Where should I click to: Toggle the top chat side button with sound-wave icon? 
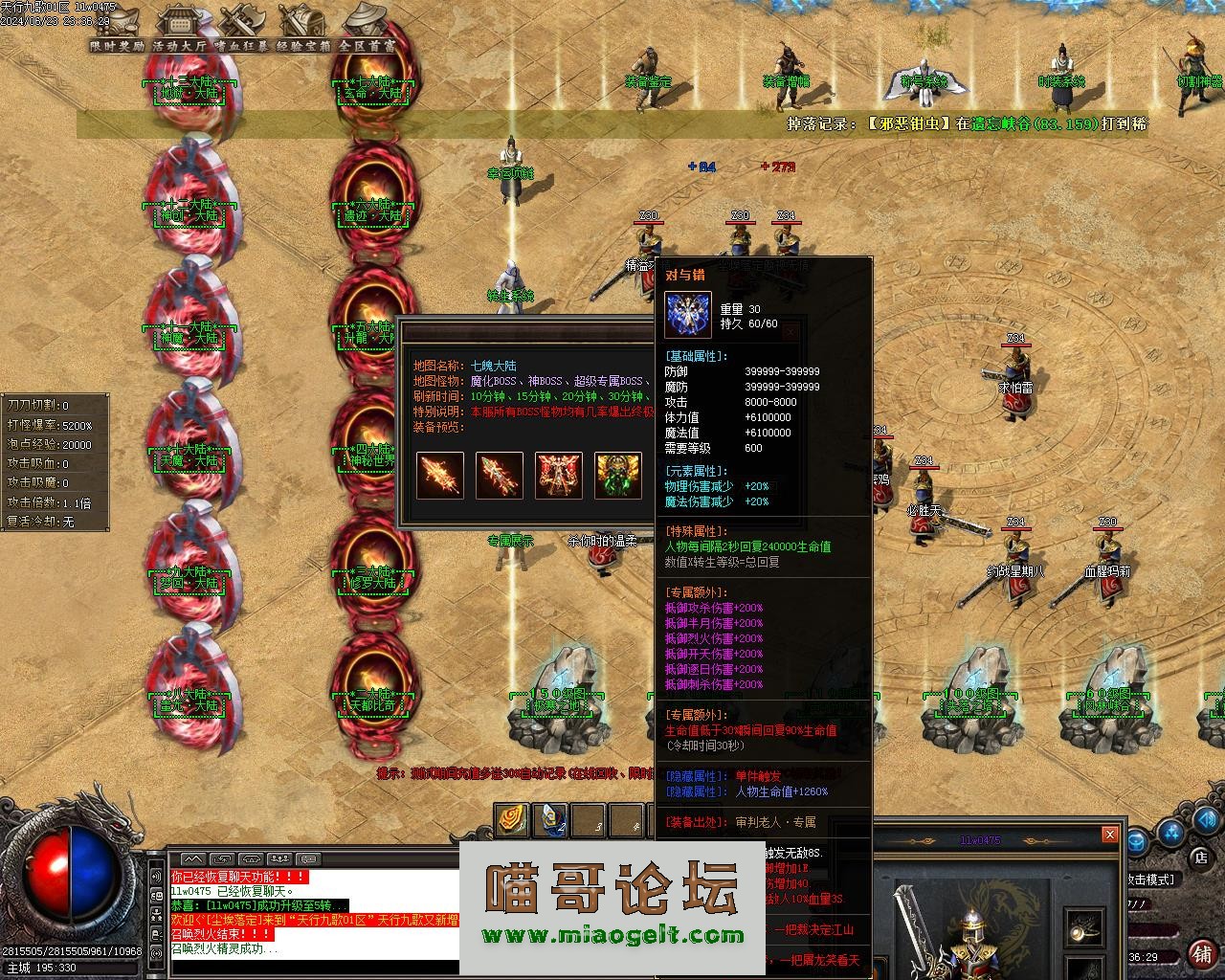[x=156, y=876]
